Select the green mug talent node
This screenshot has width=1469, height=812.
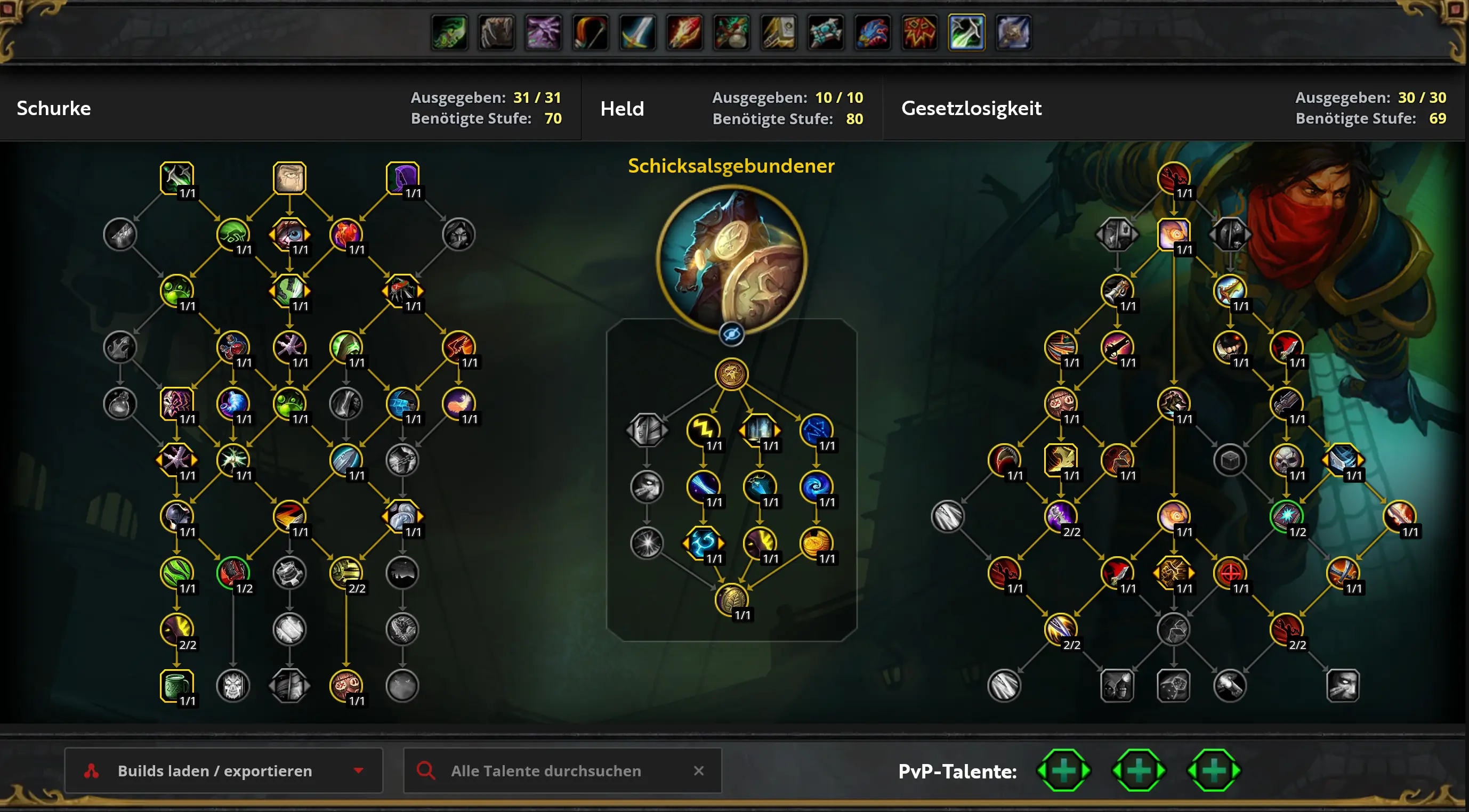pyautogui.click(x=177, y=685)
